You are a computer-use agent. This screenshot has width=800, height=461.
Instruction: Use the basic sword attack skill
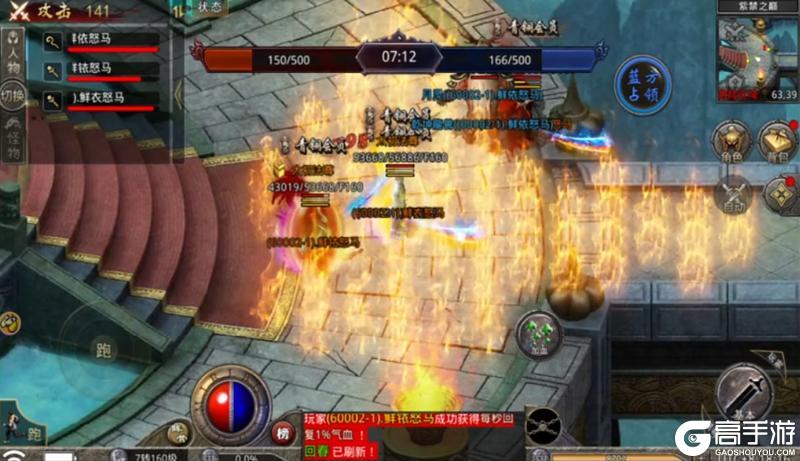[x=753, y=393]
